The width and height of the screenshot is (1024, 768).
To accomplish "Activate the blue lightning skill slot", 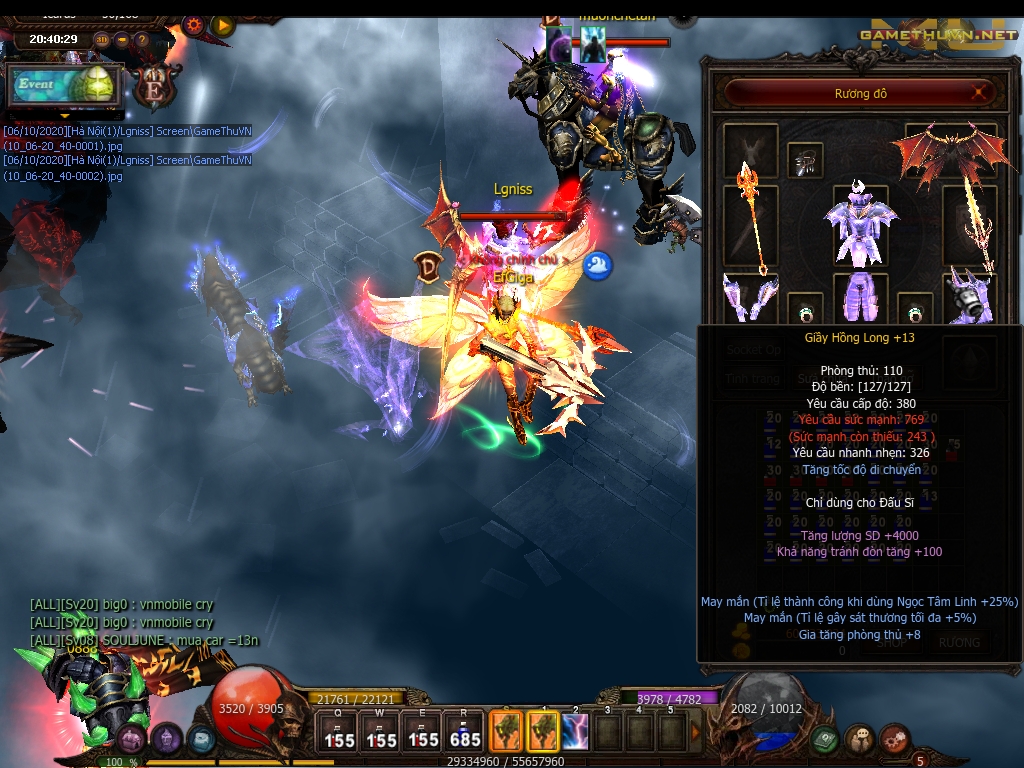I will point(575,731).
